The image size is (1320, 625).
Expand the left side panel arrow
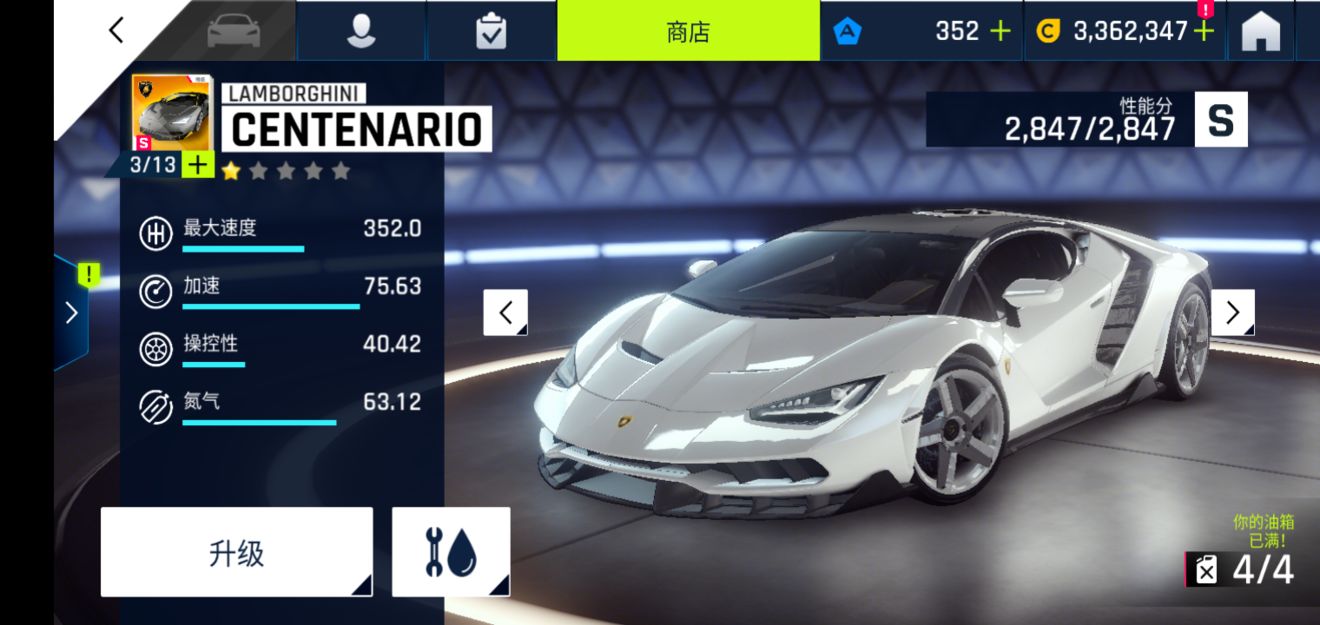click(x=71, y=313)
